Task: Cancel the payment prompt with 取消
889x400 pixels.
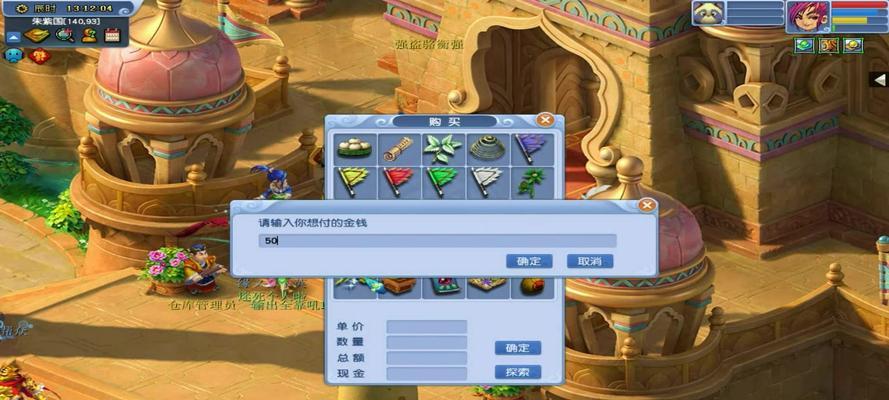Action: 589,261
